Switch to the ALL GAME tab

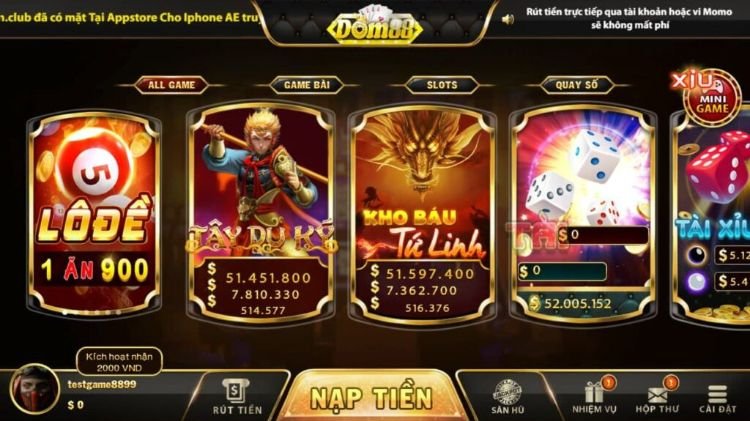click(171, 85)
